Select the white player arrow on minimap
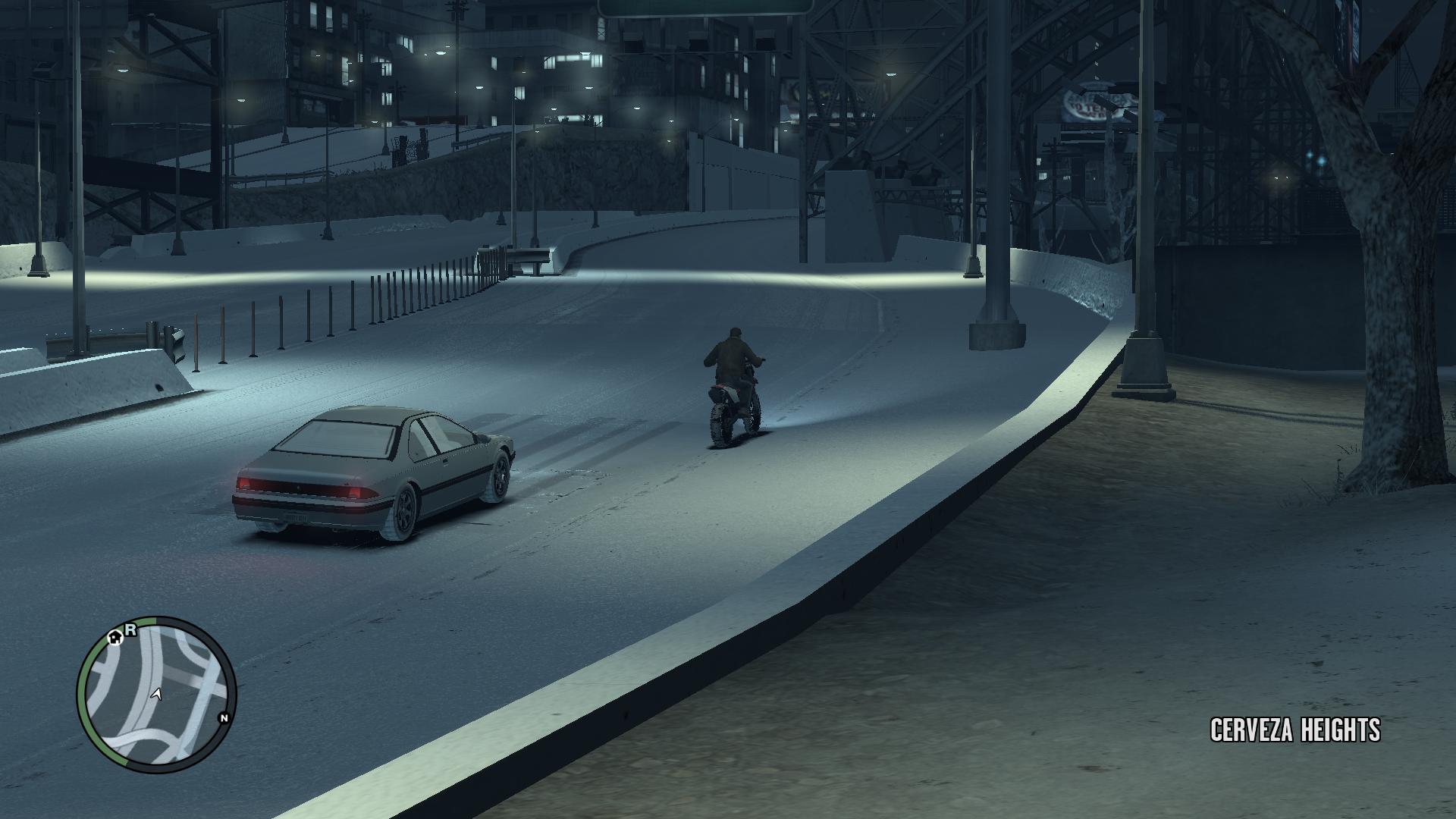Image resolution: width=1456 pixels, height=819 pixels. [x=156, y=695]
